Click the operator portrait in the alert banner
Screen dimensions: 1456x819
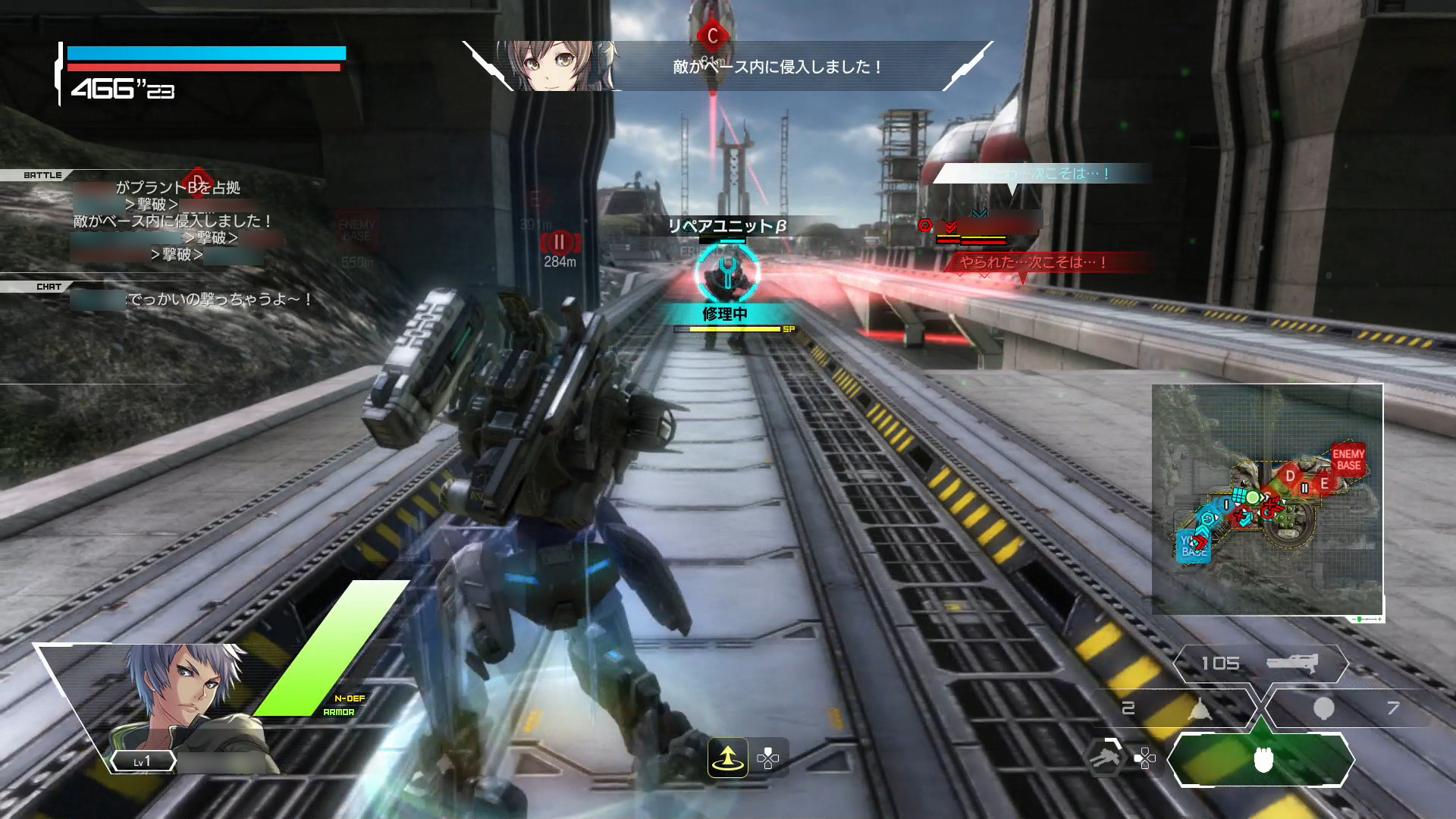[x=557, y=66]
